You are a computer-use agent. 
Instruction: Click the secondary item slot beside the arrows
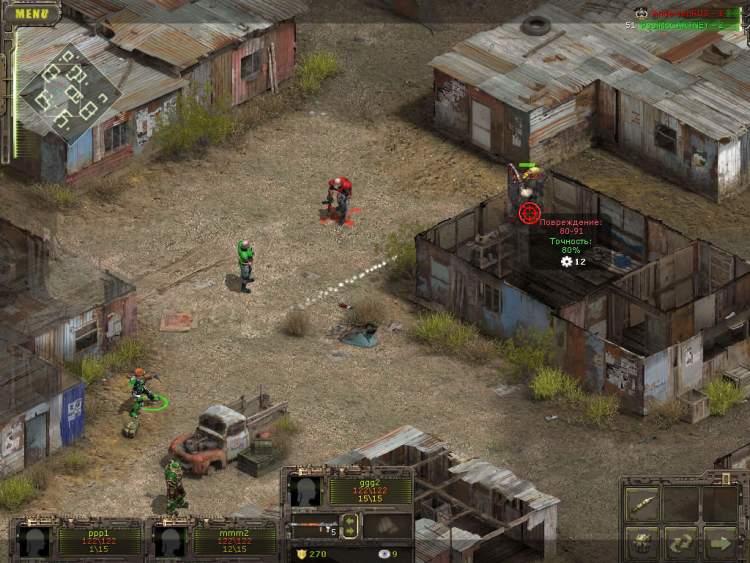[387, 526]
